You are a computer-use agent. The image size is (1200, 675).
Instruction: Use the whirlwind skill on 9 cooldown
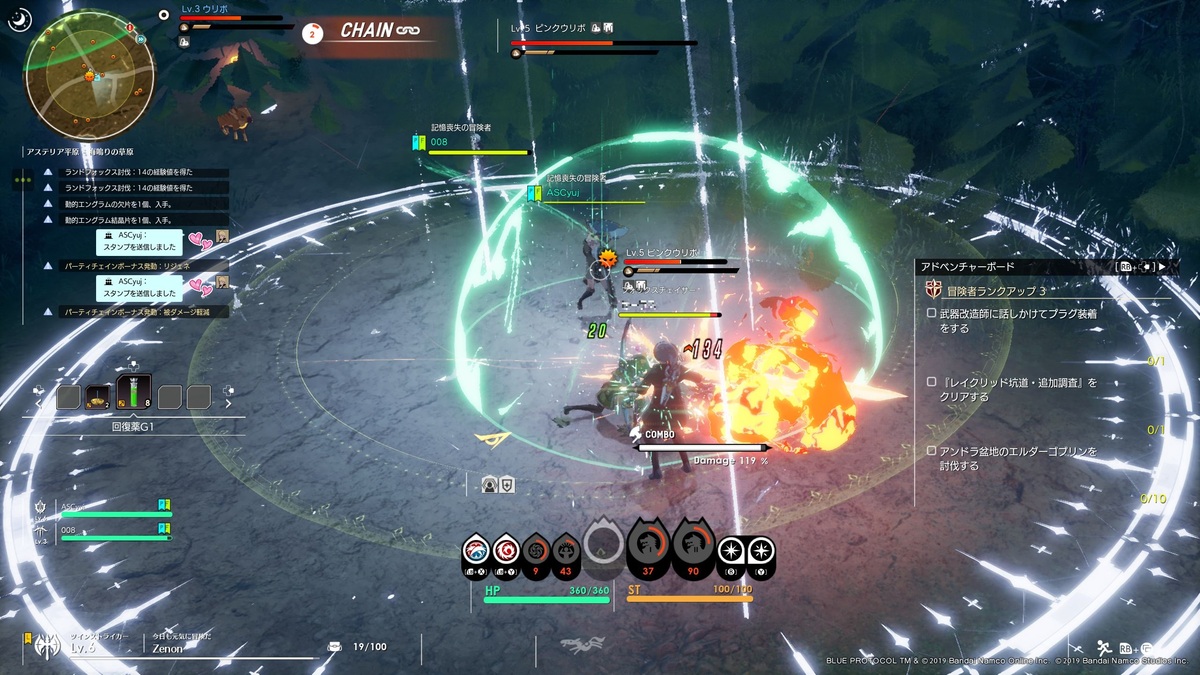tap(536, 551)
